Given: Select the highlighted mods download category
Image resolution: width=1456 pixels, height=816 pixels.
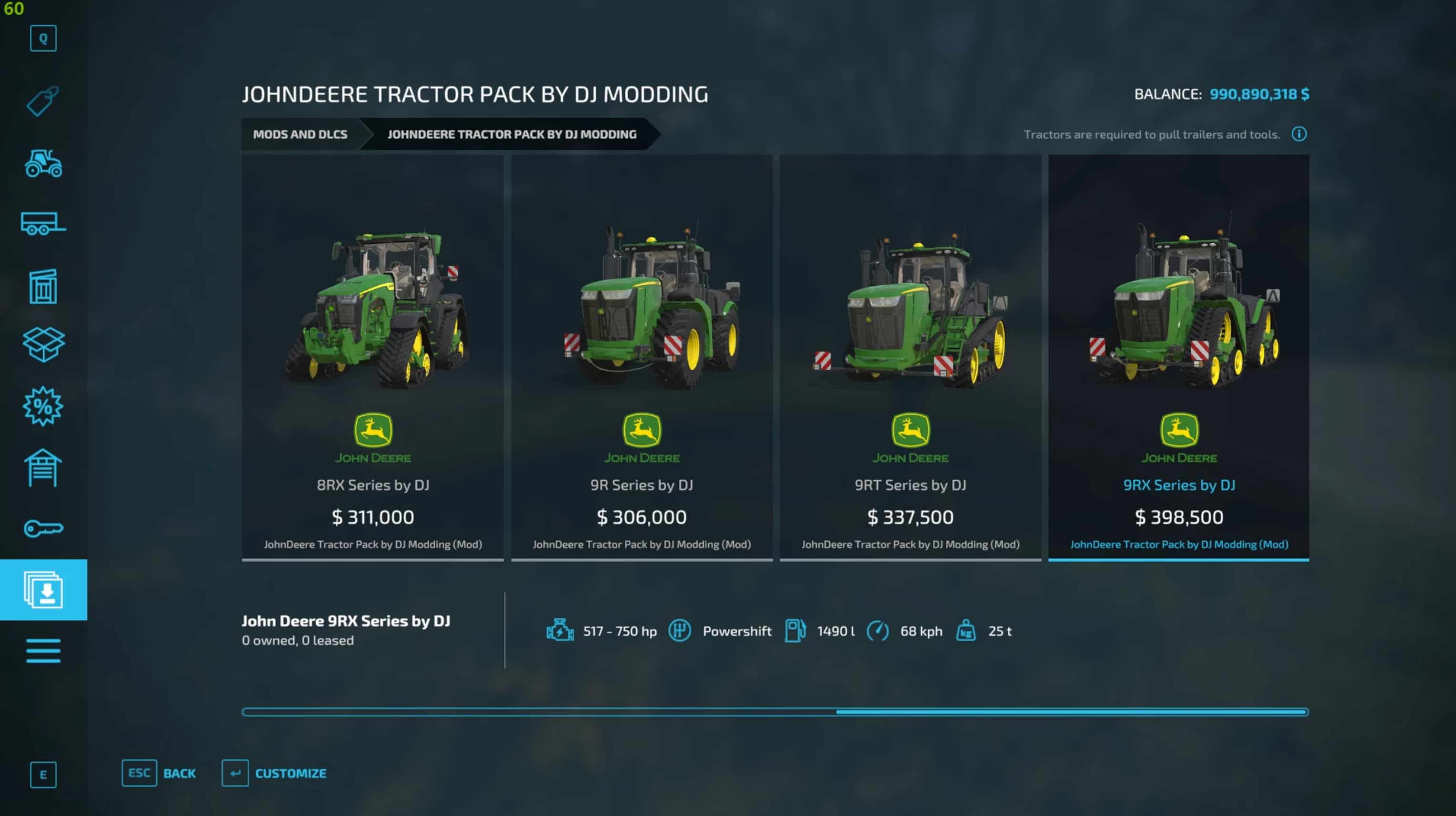Looking at the screenshot, I should click(43, 590).
